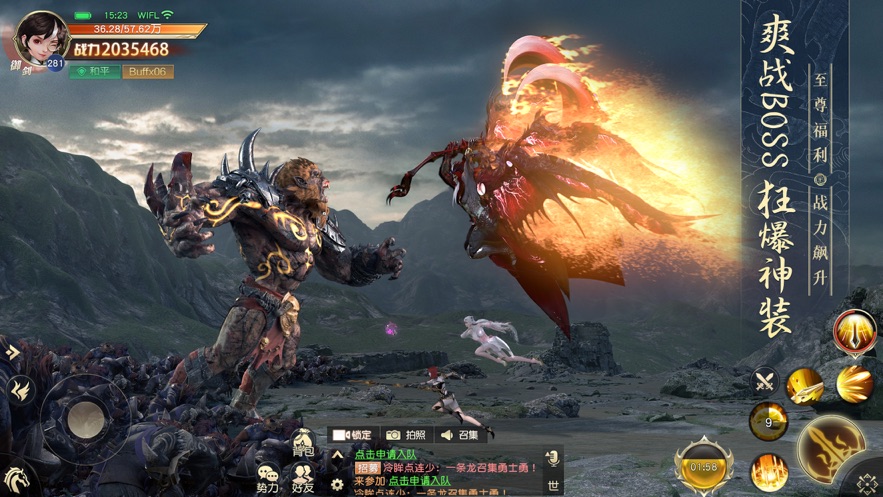Open the 势力 faction menu
The width and height of the screenshot is (883, 497).
tap(268, 480)
